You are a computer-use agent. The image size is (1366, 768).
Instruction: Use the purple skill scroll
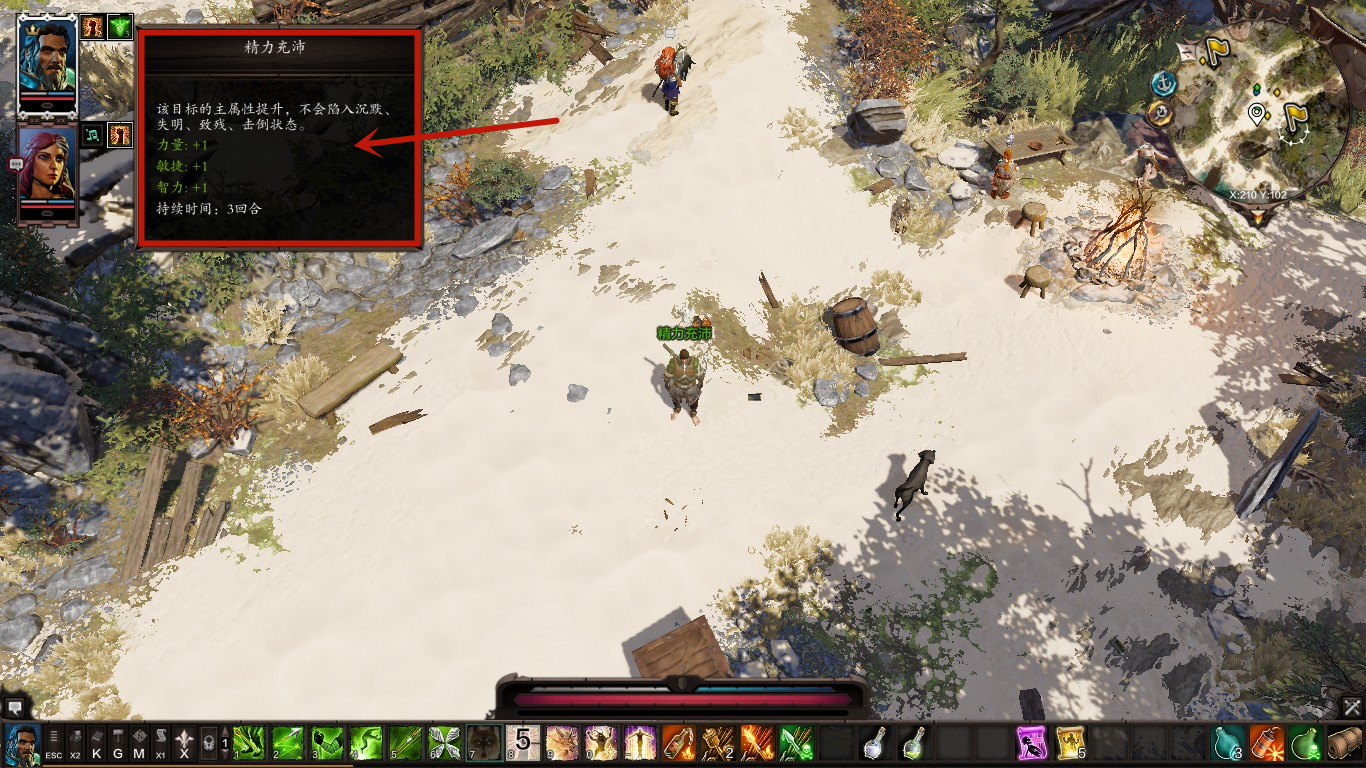[1032, 743]
